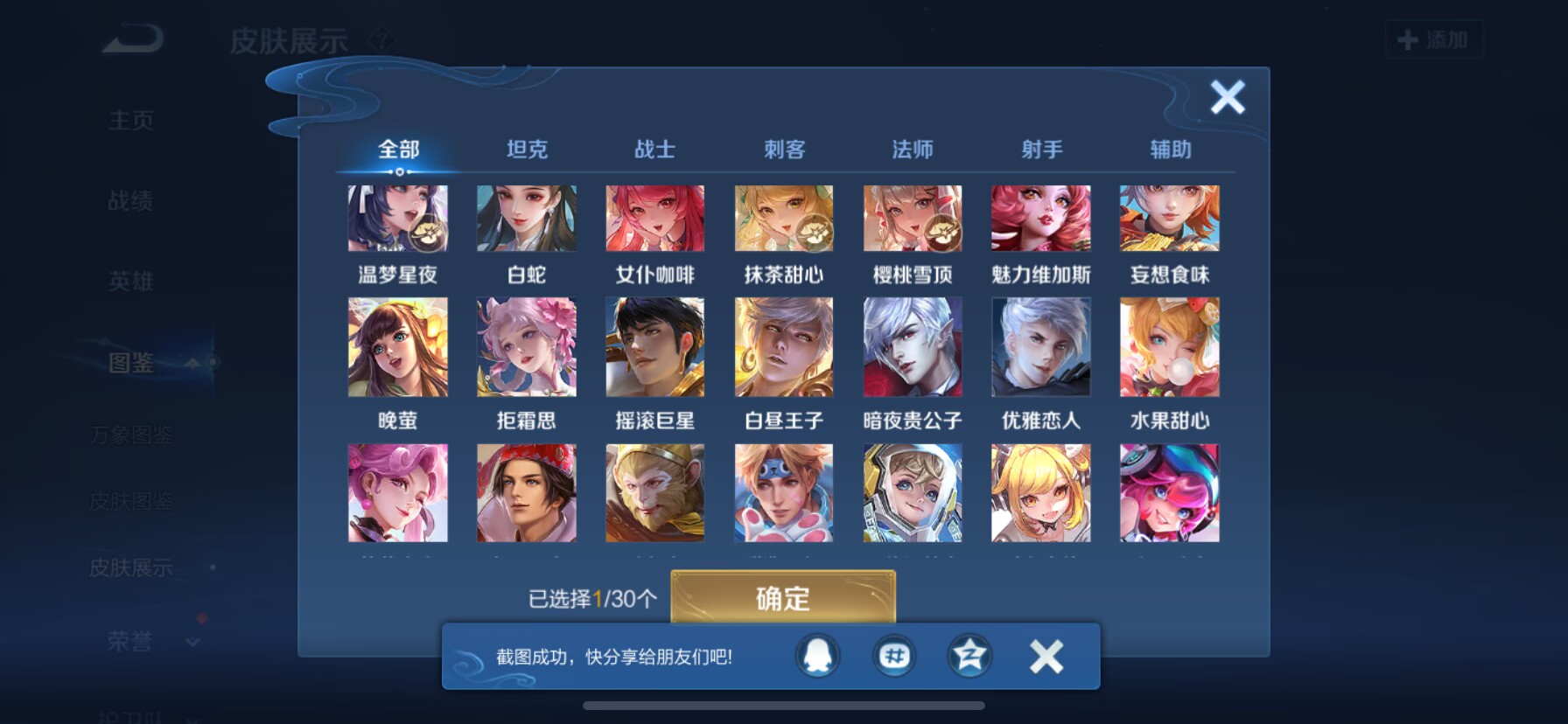Select the Monkey King skin thumbnail
The image size is (1568, 724).
click(x=654, y=492)
